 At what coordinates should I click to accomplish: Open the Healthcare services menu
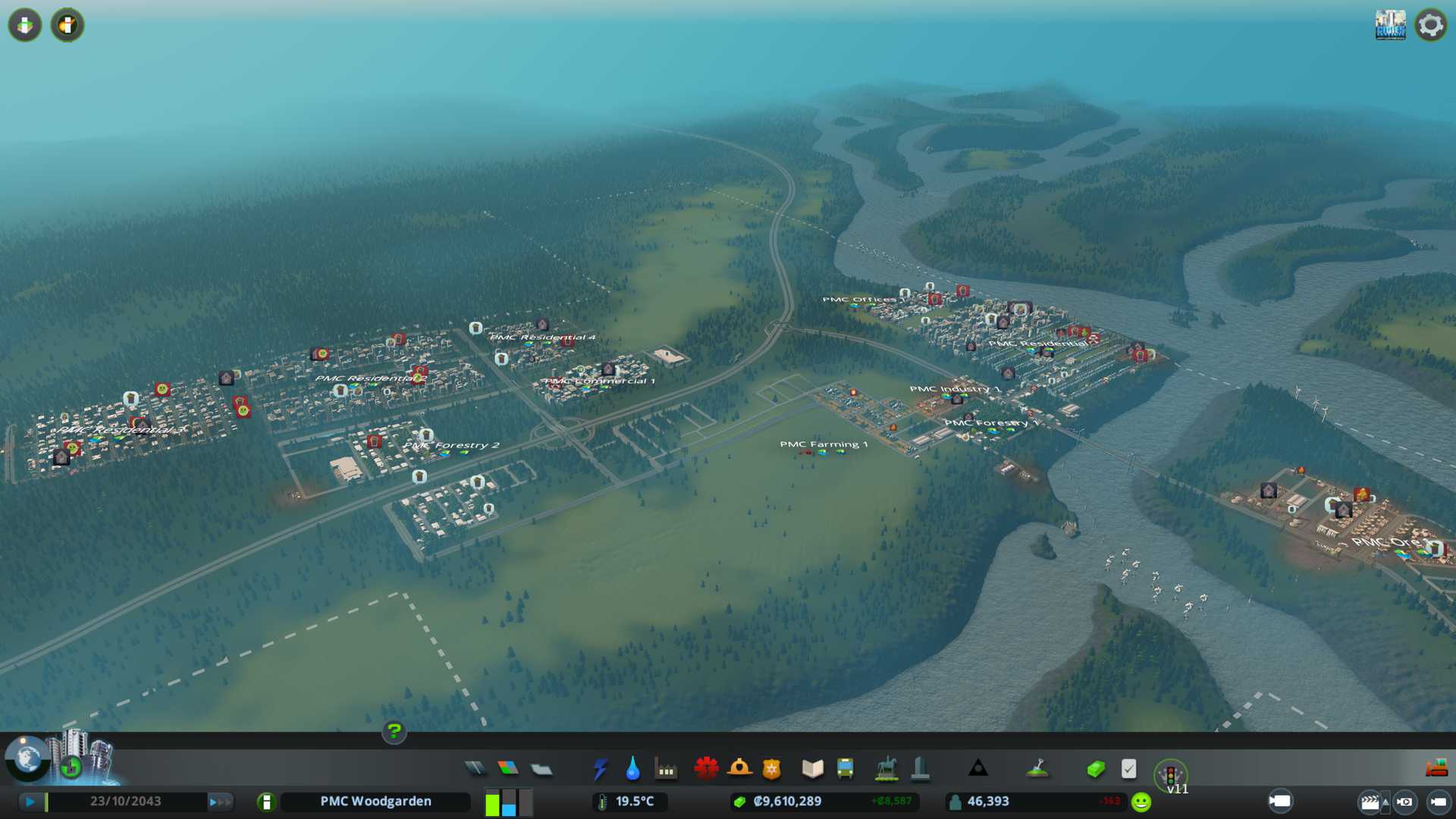pos(706,769)
